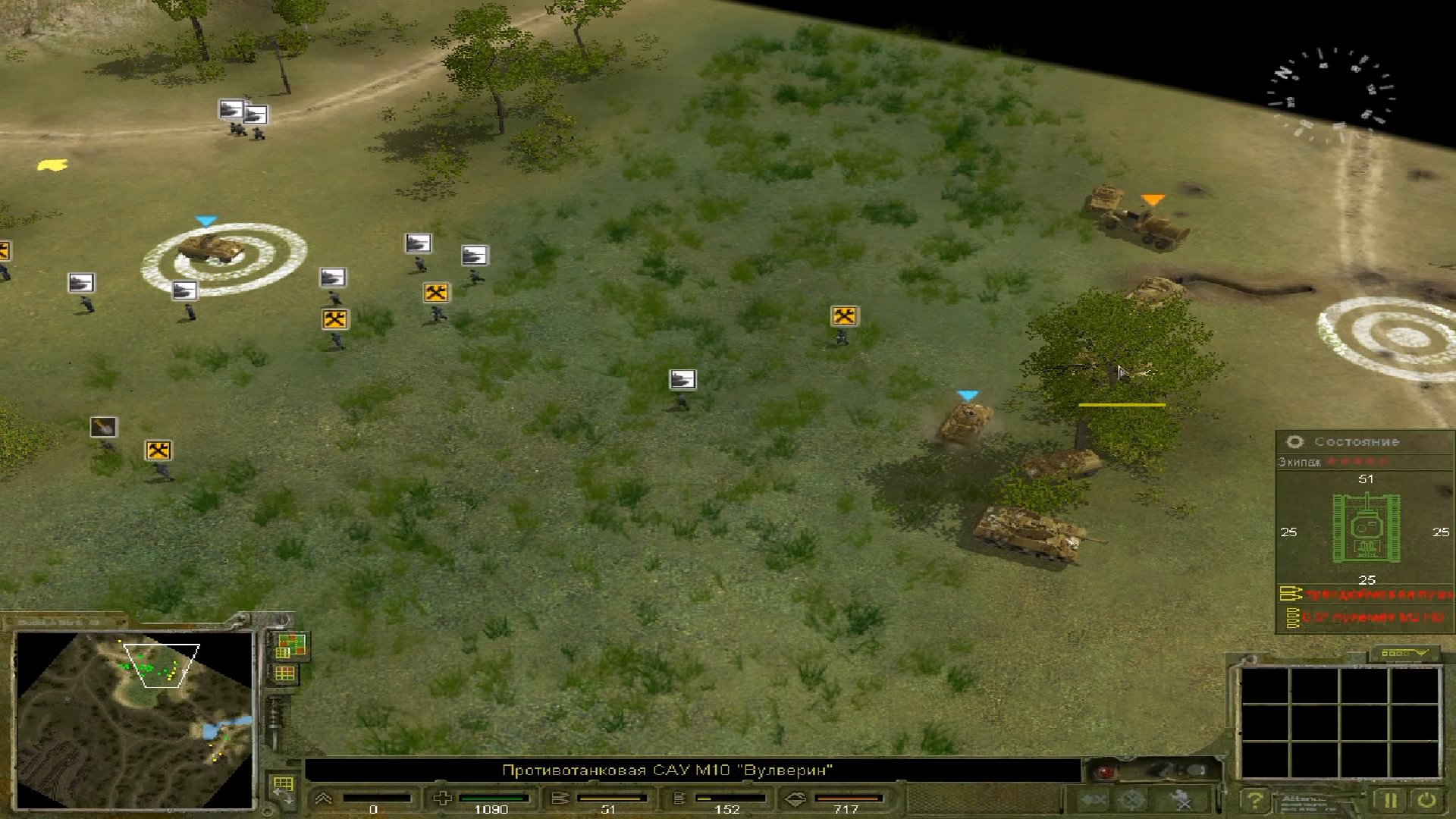
Task: Click the crosshair command button
Action: click(1132, 800)
